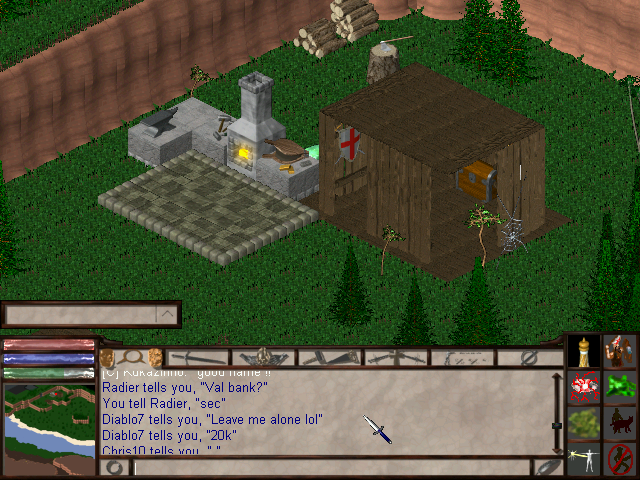The width and height of the screenshot is (640, 480).
Task: Click the leafy bush icon
Action: (x=585, y=423)
